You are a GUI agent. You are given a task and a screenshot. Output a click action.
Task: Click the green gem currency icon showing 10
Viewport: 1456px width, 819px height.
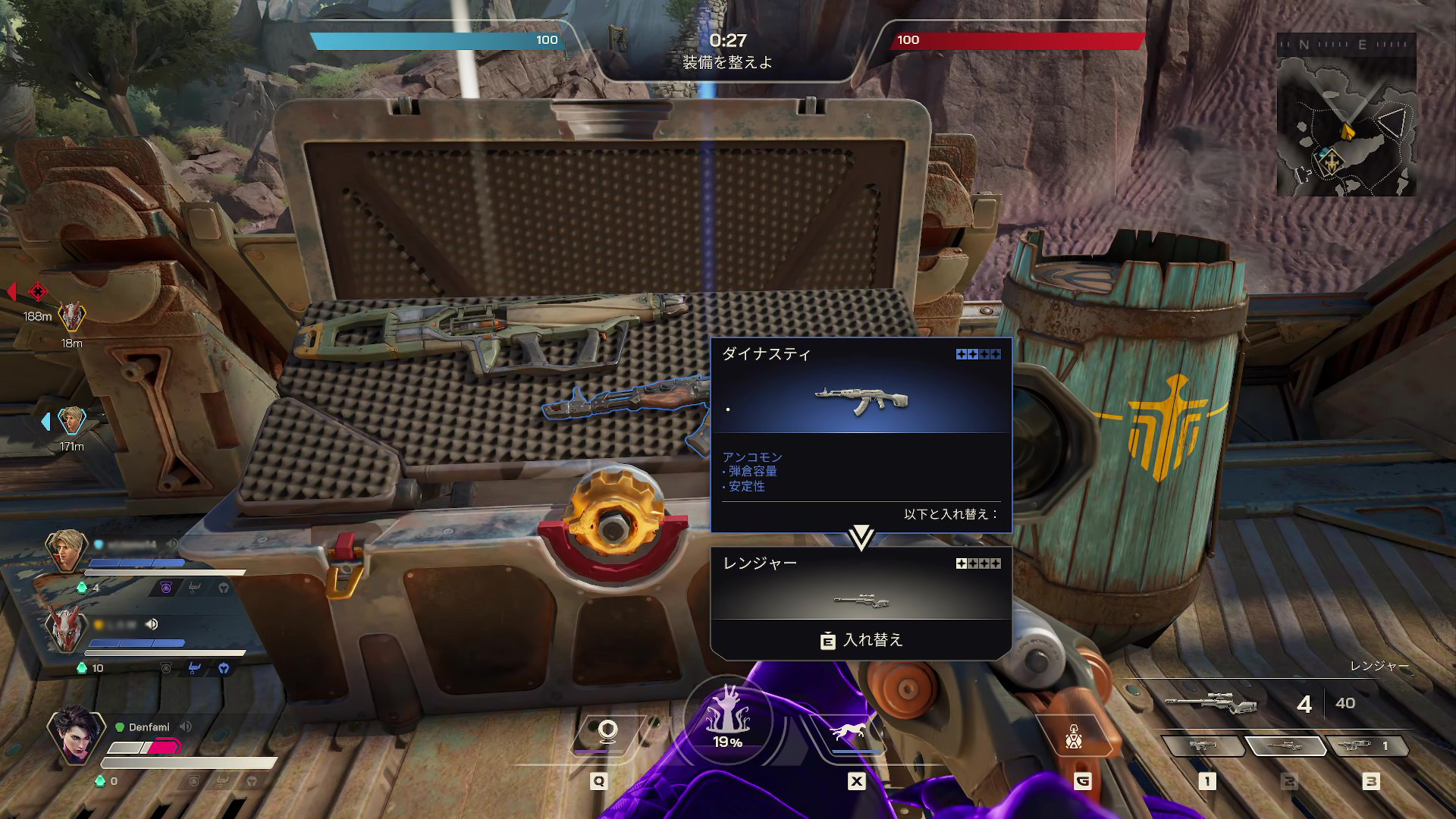click(x=82, y=668)
